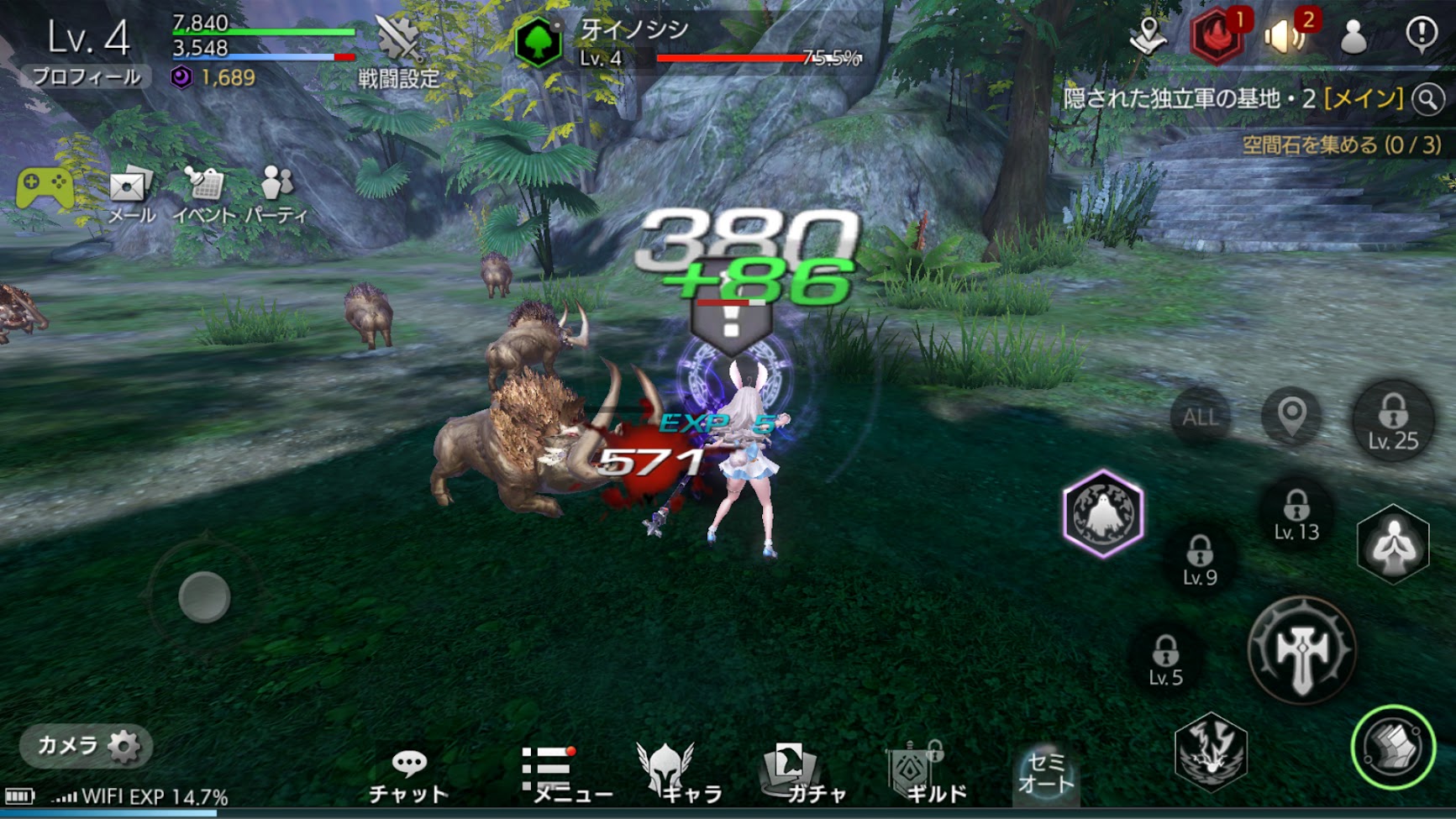Open 戦闘設定 battle settings
Screen dimensions: 1456x819
coord(398,52)
